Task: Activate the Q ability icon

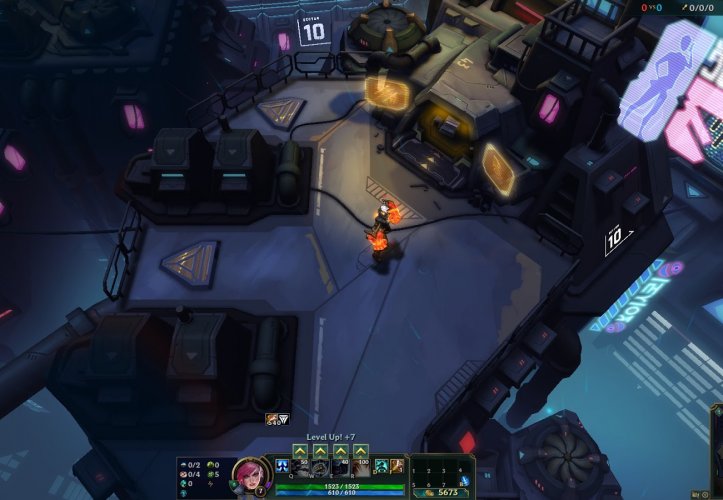Action: (x=301, y=467)
